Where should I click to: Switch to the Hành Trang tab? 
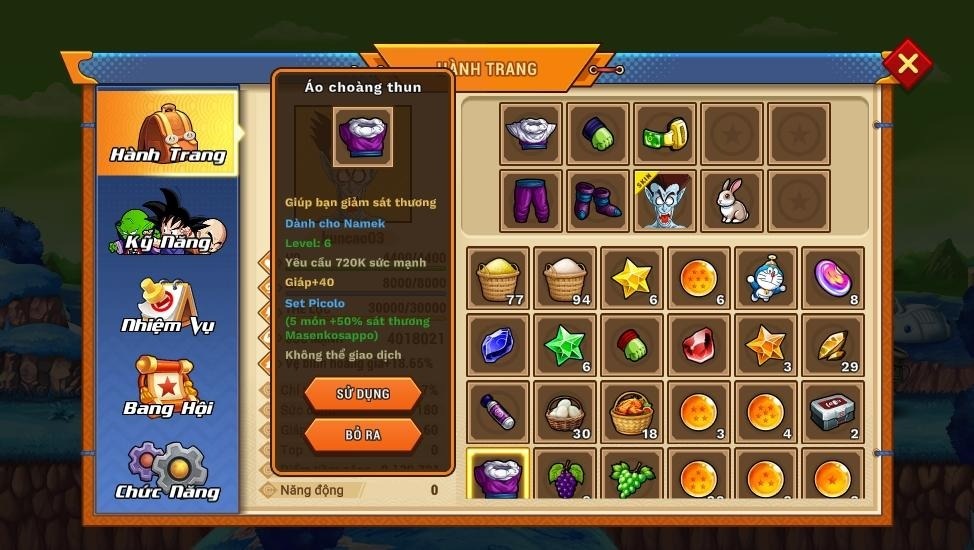[x=168, y=133]
